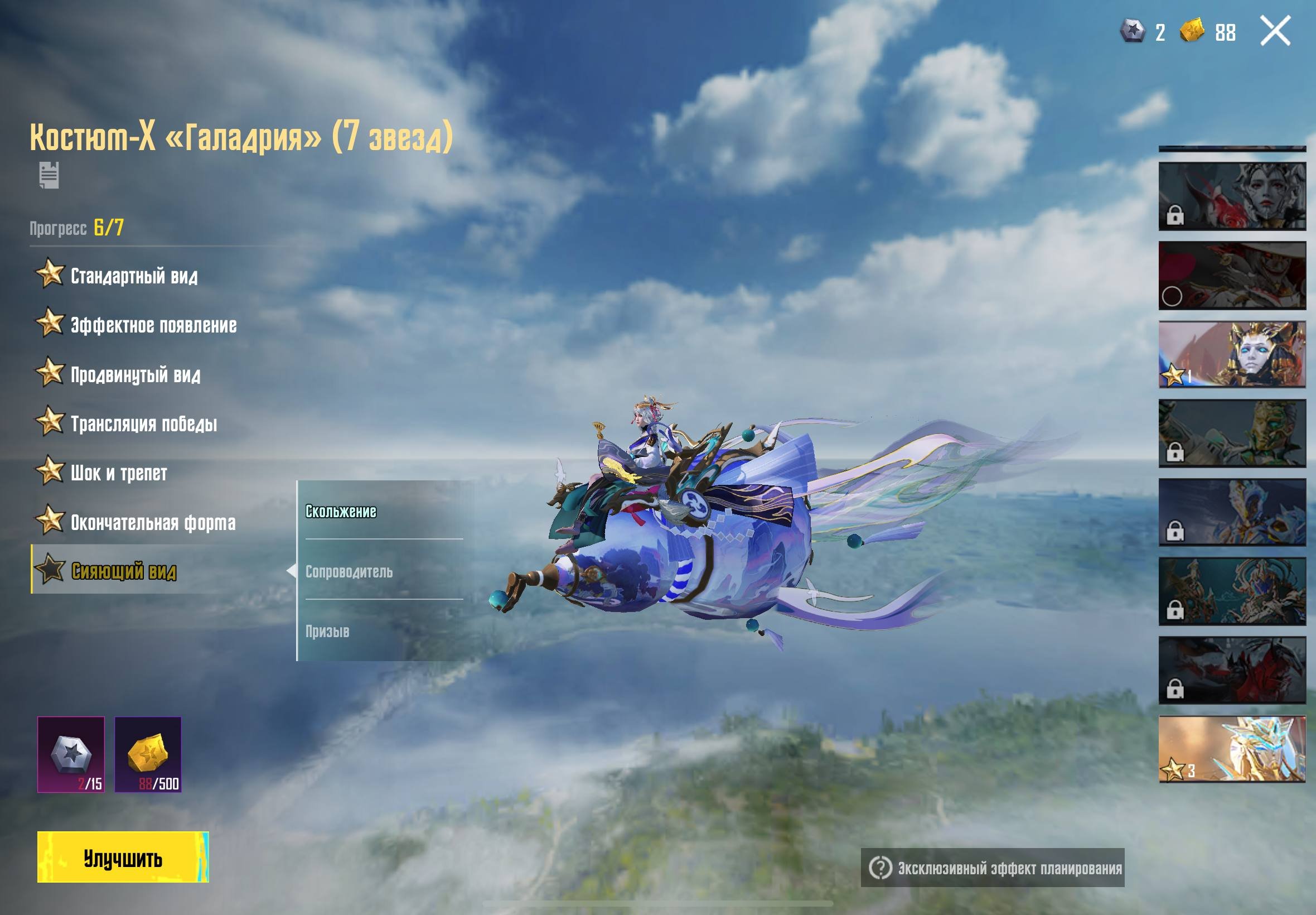Select the Сияющий вид entry
The image size is (1316, 915).
tap(123, 571)
